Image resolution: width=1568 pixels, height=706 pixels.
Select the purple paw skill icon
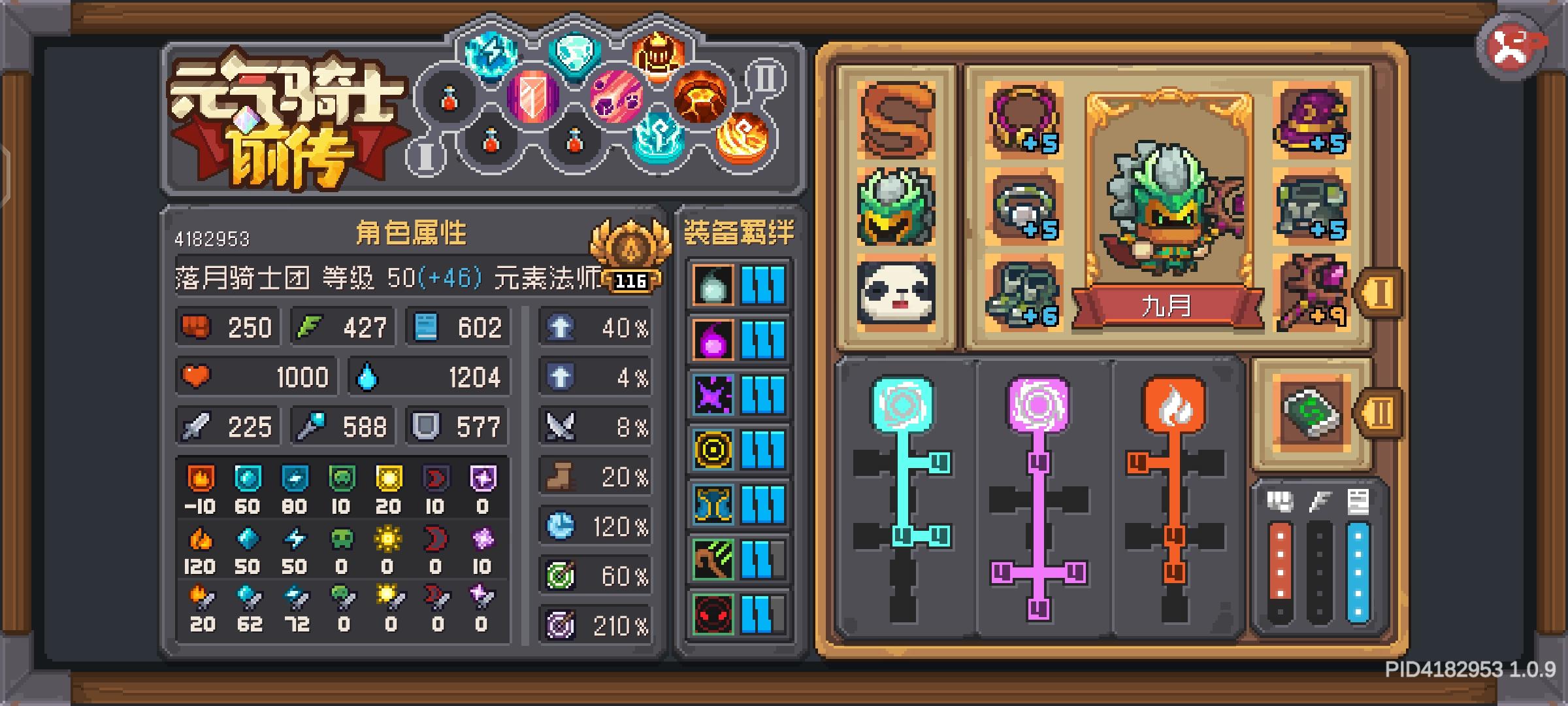(x=617, y=99)
